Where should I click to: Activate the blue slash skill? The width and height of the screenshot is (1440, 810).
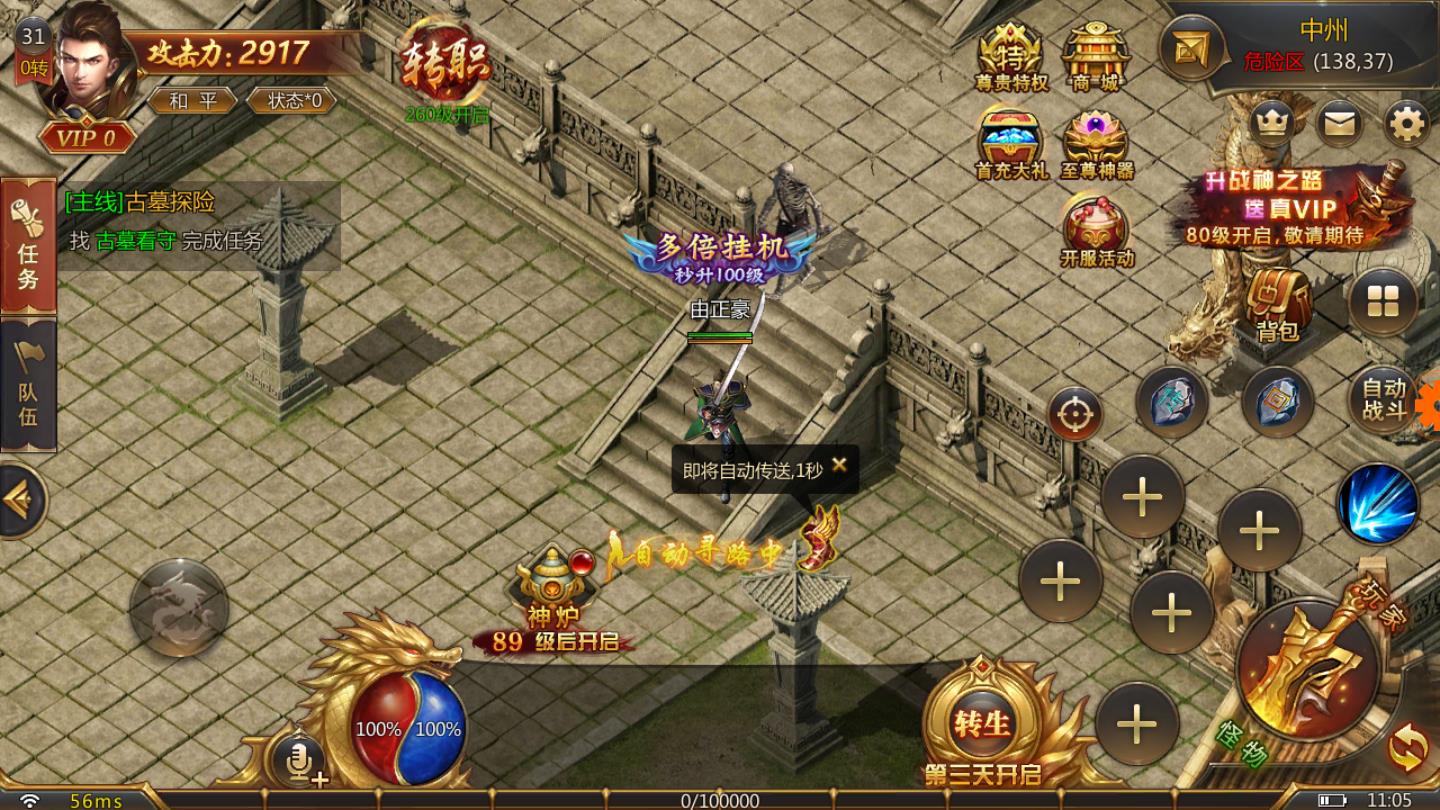(1378, 503)
